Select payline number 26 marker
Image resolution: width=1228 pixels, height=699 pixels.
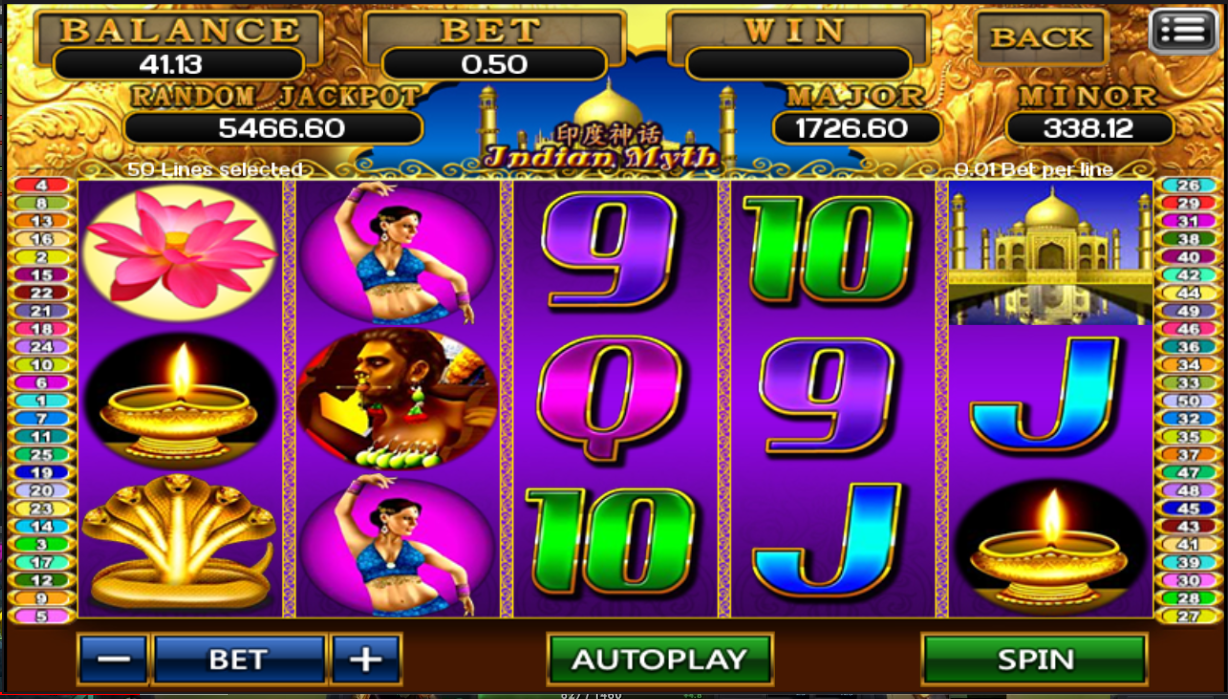[1188, 186]
